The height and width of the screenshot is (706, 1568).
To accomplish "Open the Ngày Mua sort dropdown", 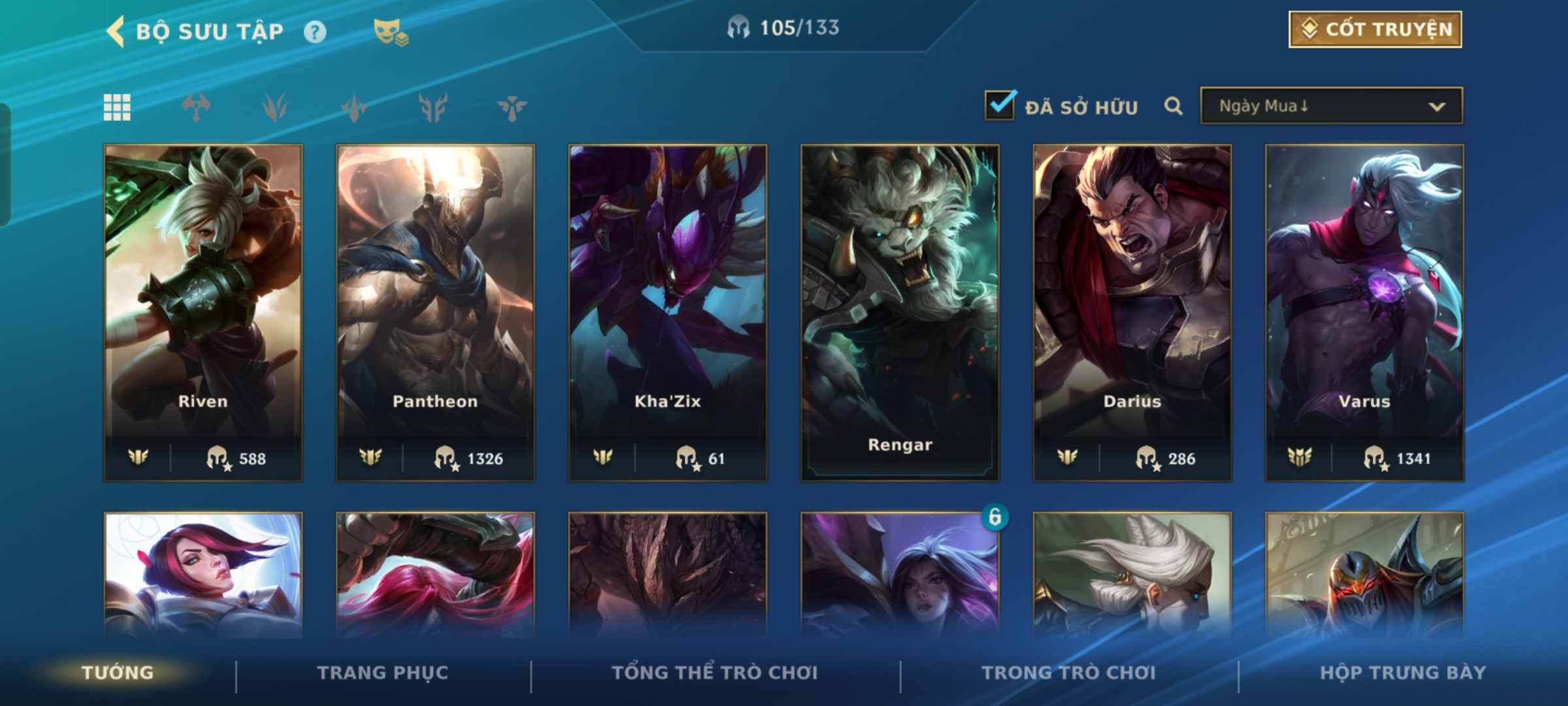I will tap(1331, 106).
